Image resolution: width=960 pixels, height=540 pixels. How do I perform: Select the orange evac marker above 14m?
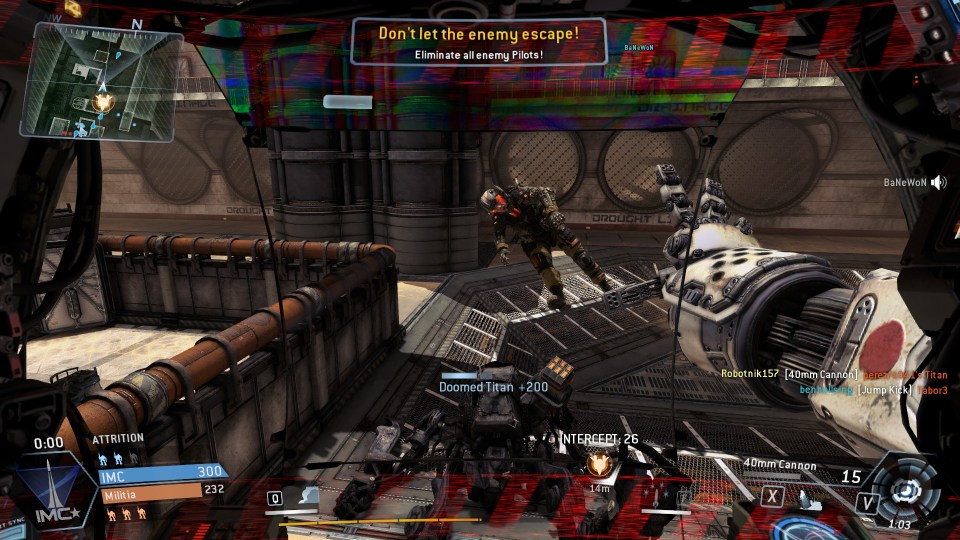pos(599,464)
